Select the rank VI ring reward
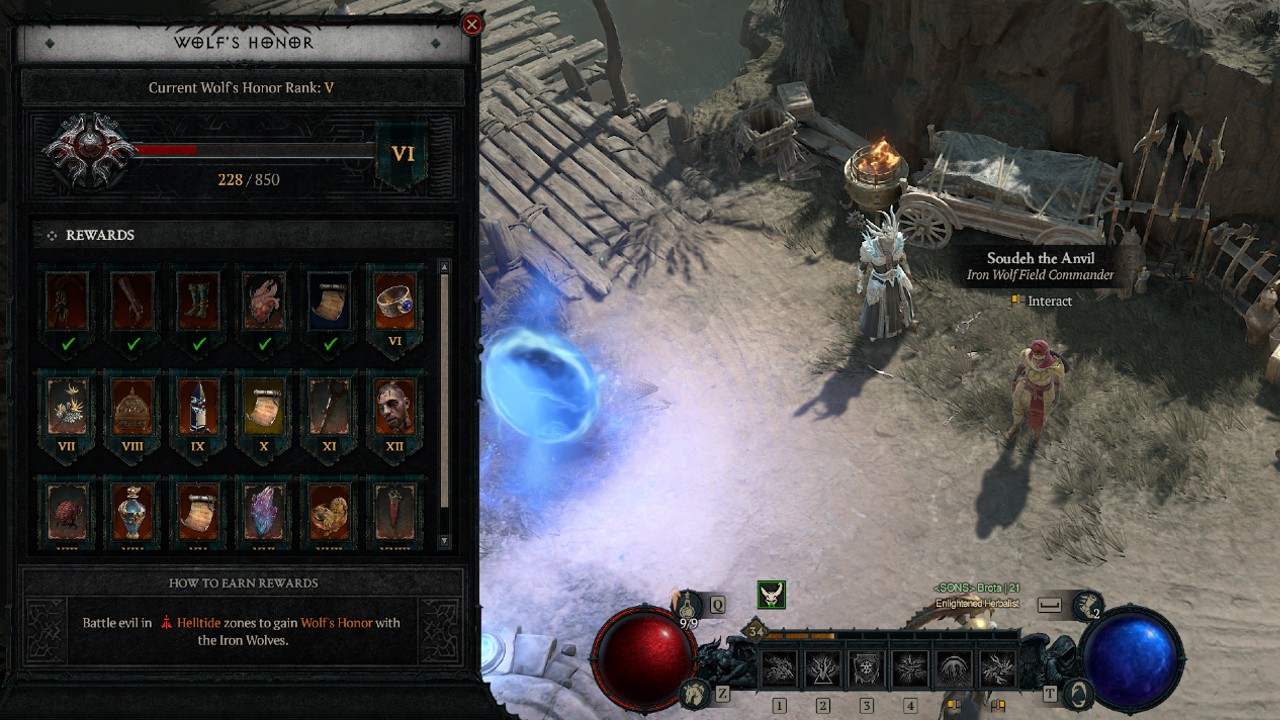This screenshot has height=720, width=1280. 395,301
